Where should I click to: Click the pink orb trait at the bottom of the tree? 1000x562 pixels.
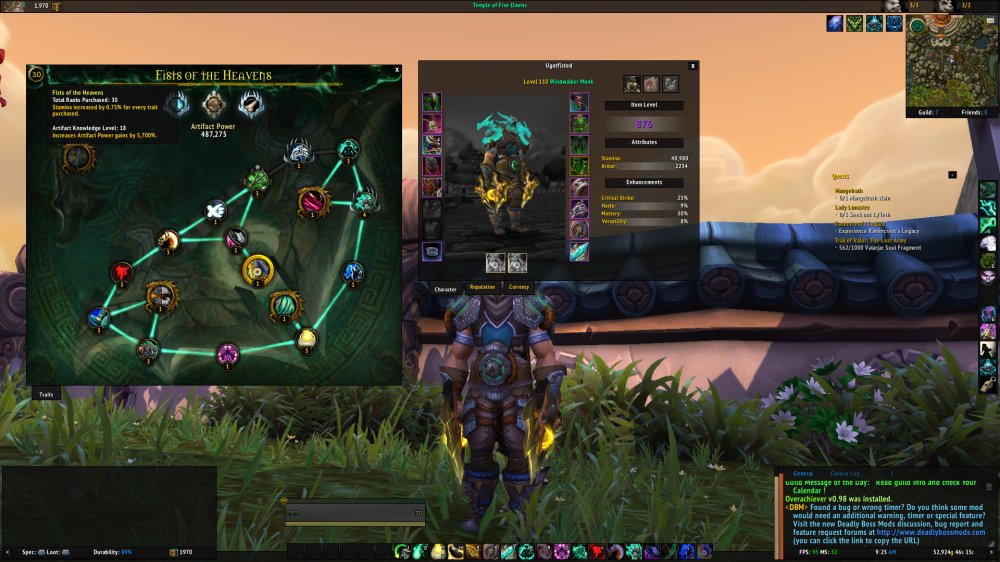(x=228, y=352)
